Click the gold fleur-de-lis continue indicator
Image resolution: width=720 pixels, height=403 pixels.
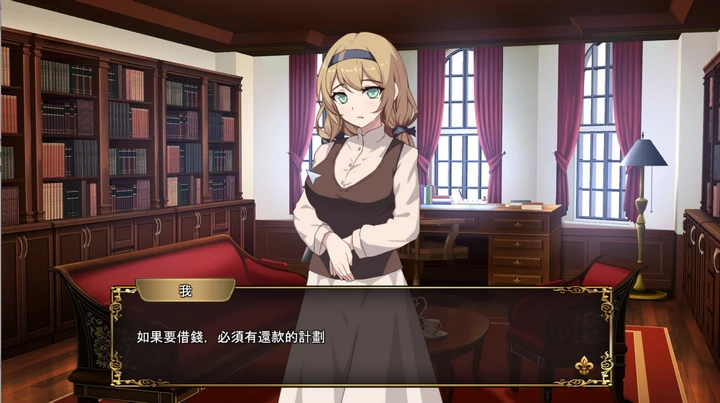pyautogui.click(x=583, y=365)
